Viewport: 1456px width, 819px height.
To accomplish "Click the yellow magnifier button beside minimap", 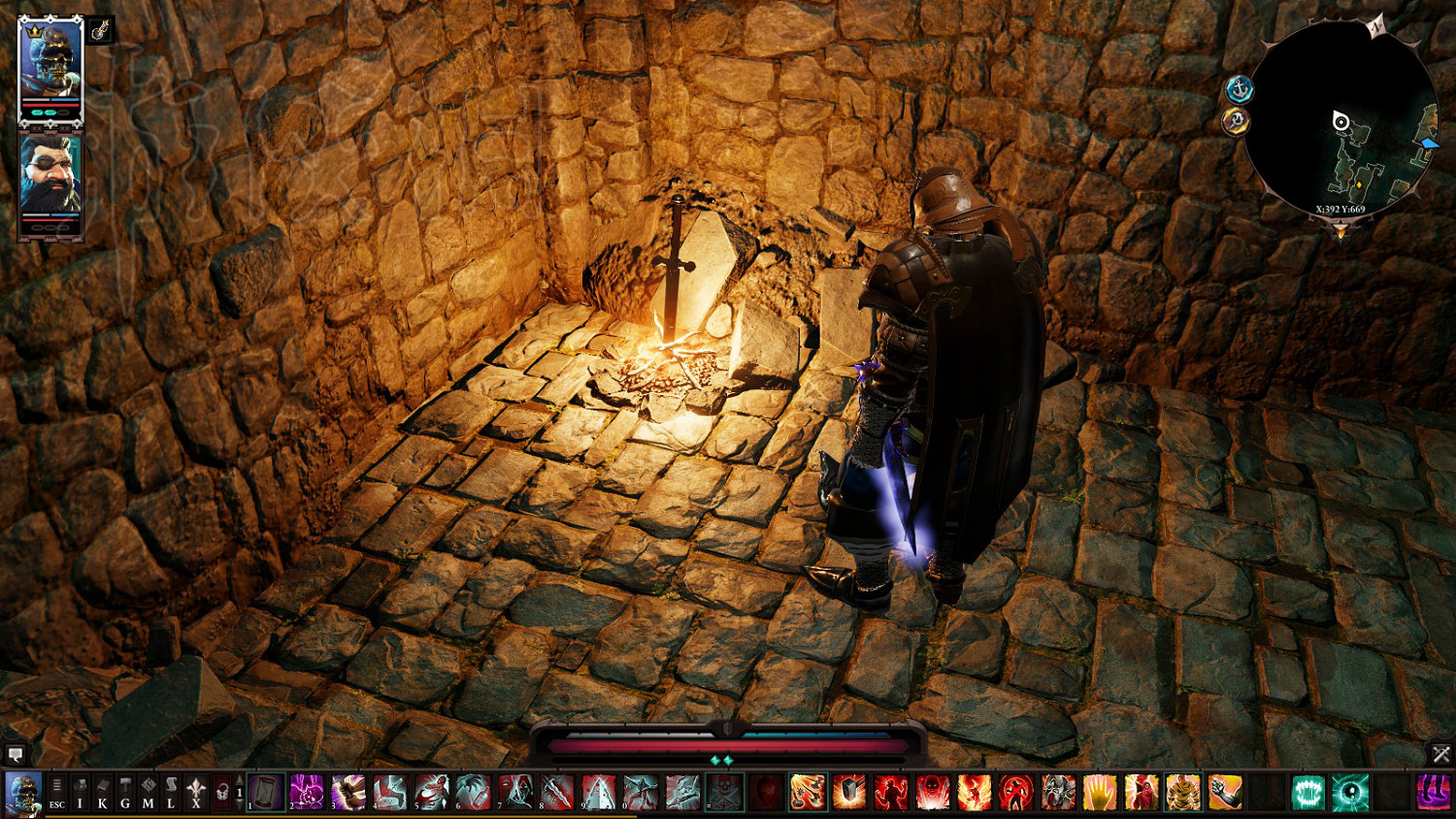I will 1236,121.
